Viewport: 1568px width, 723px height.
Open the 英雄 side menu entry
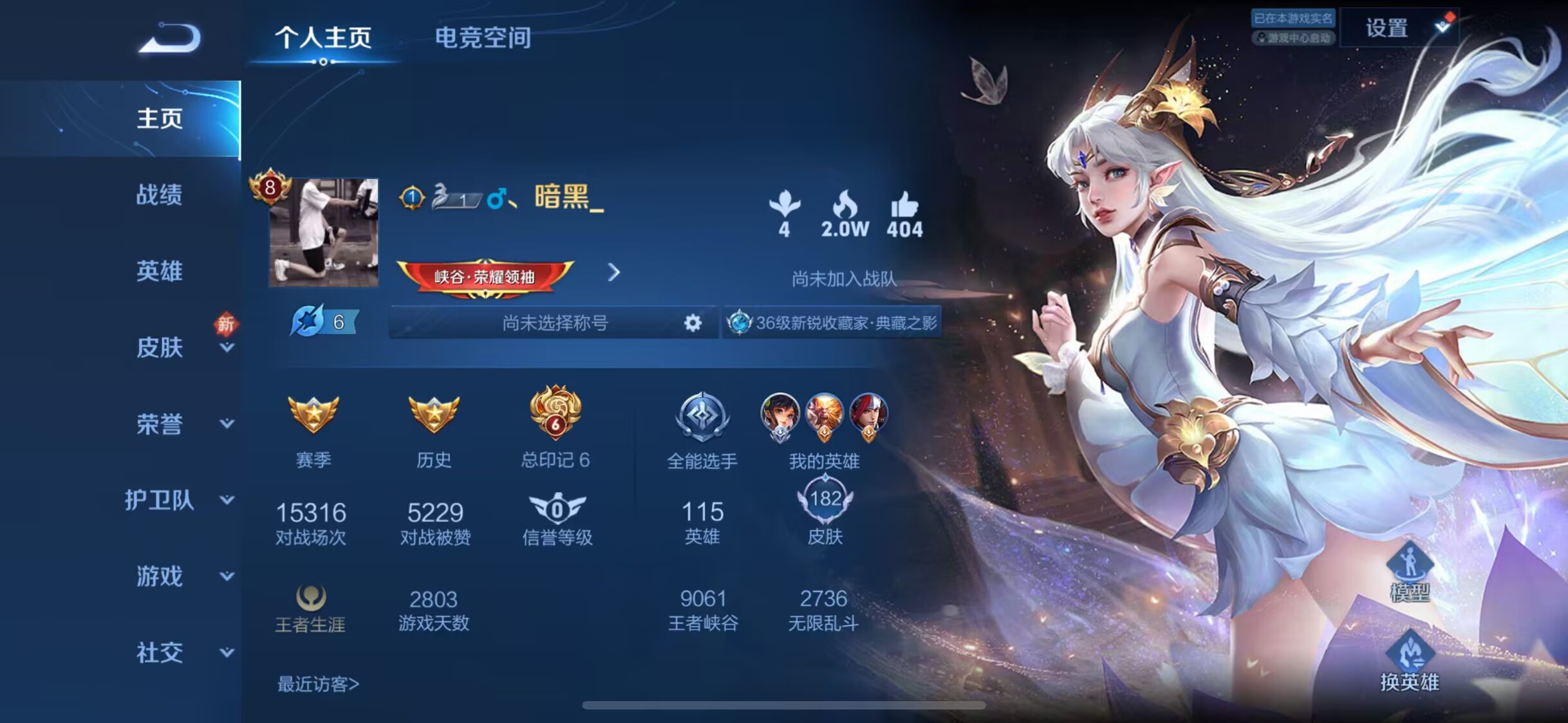coord(159,271)
